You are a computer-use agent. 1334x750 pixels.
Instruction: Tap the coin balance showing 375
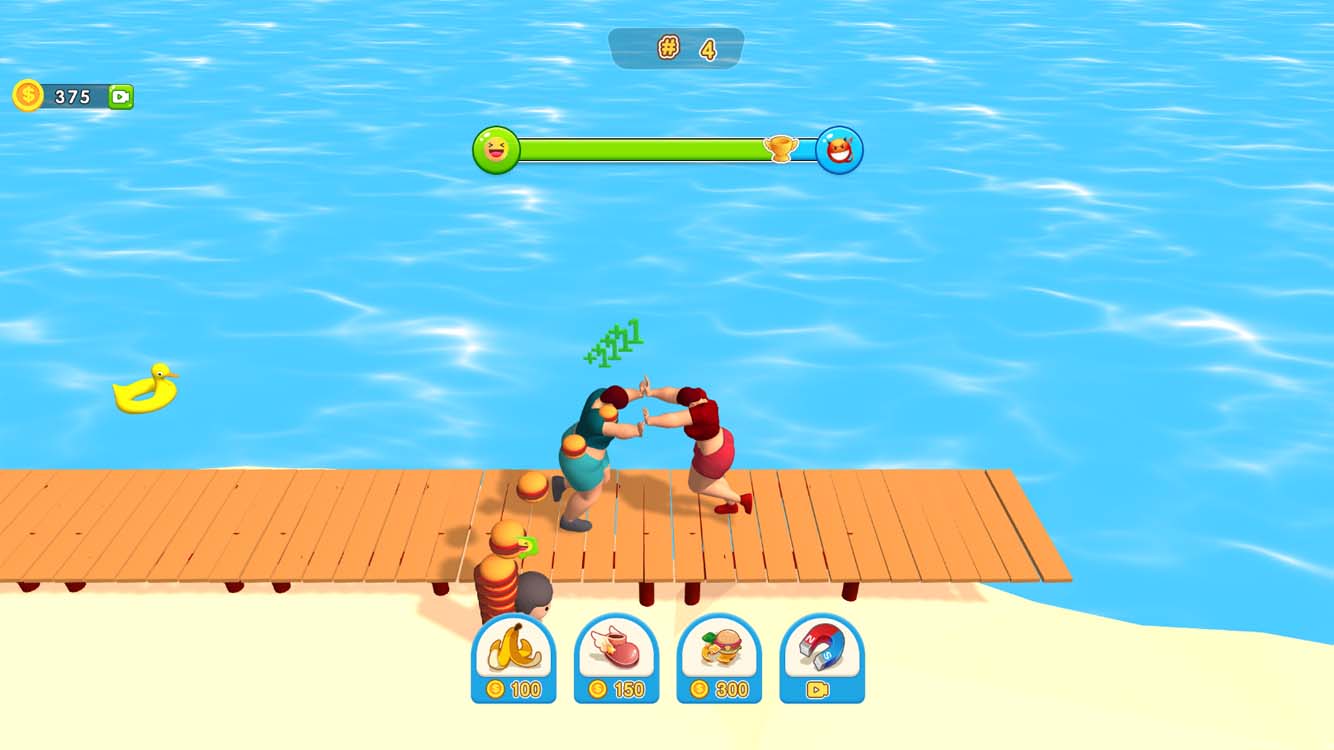[73, 96]
